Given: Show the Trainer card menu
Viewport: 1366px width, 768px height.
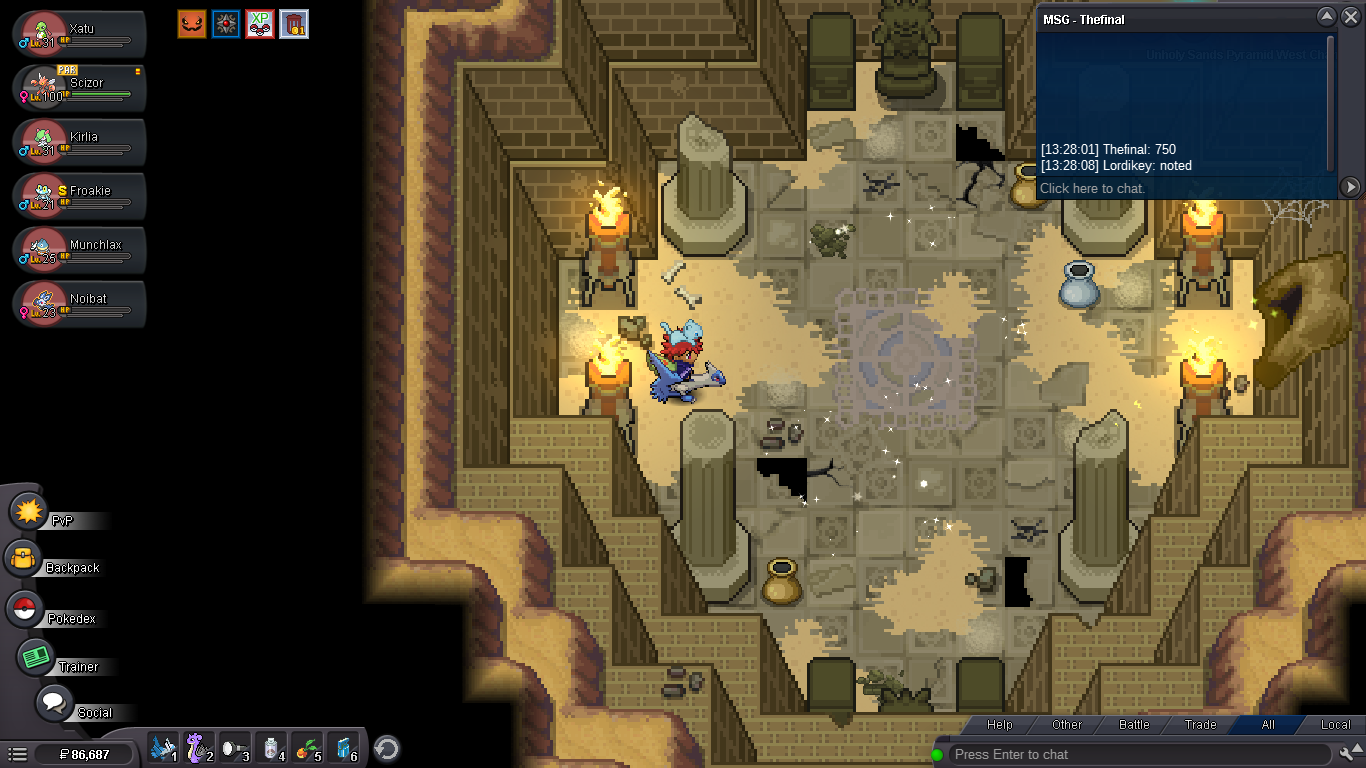Looking at the screenshot, I should [38, 657].
